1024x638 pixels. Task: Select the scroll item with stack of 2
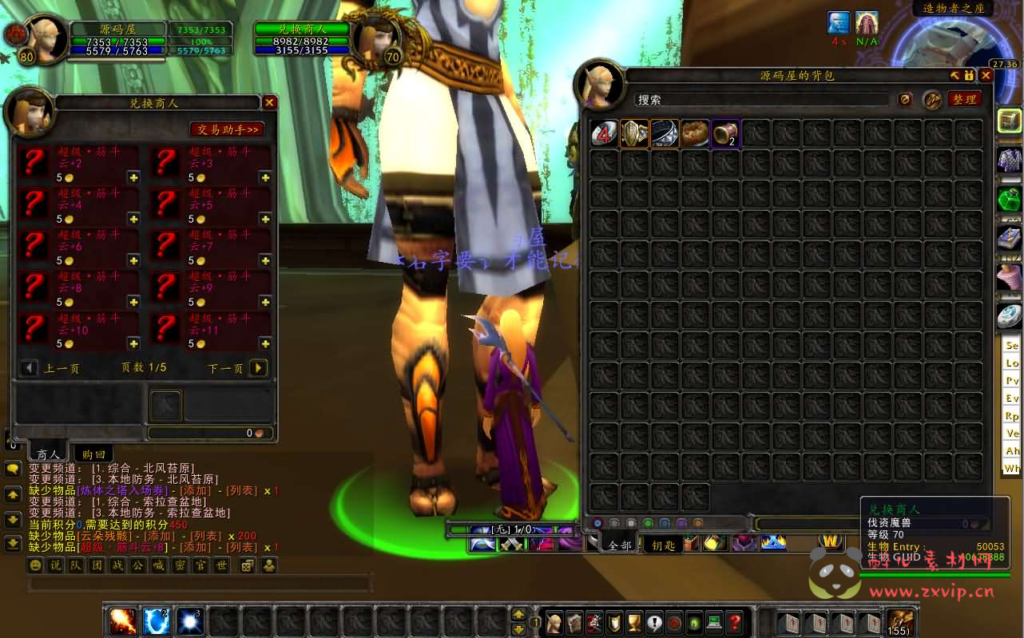725,133
